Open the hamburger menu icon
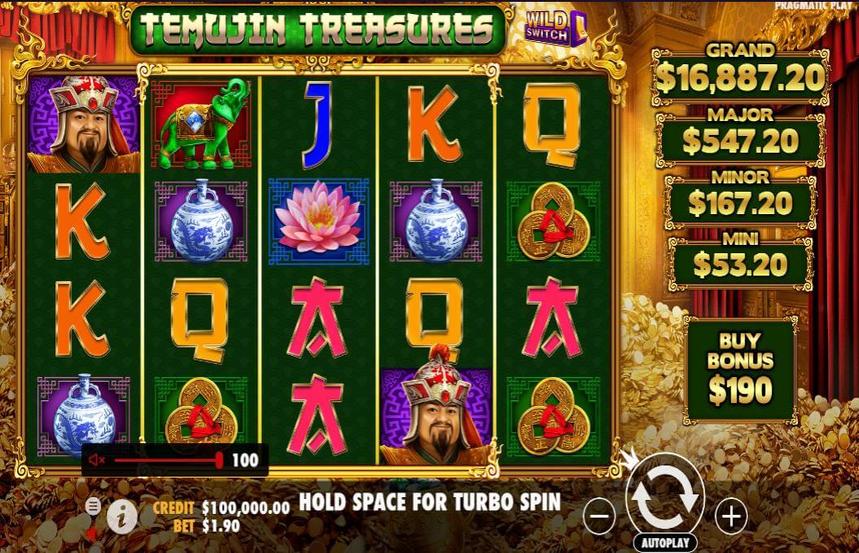 click(93, 506)
